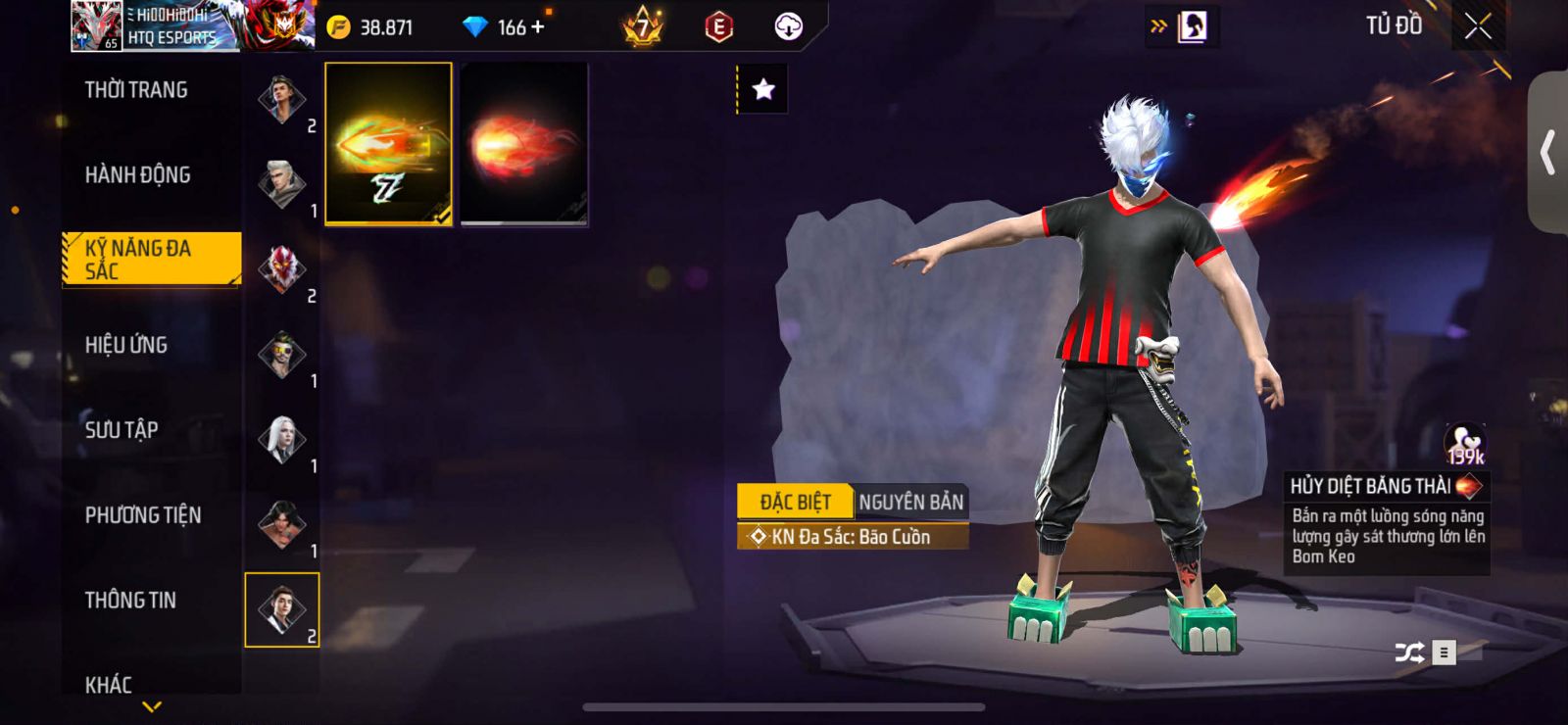Switch to the Đặc Biệt skin option
1568x725 pixels.
[x=795, y=503]
